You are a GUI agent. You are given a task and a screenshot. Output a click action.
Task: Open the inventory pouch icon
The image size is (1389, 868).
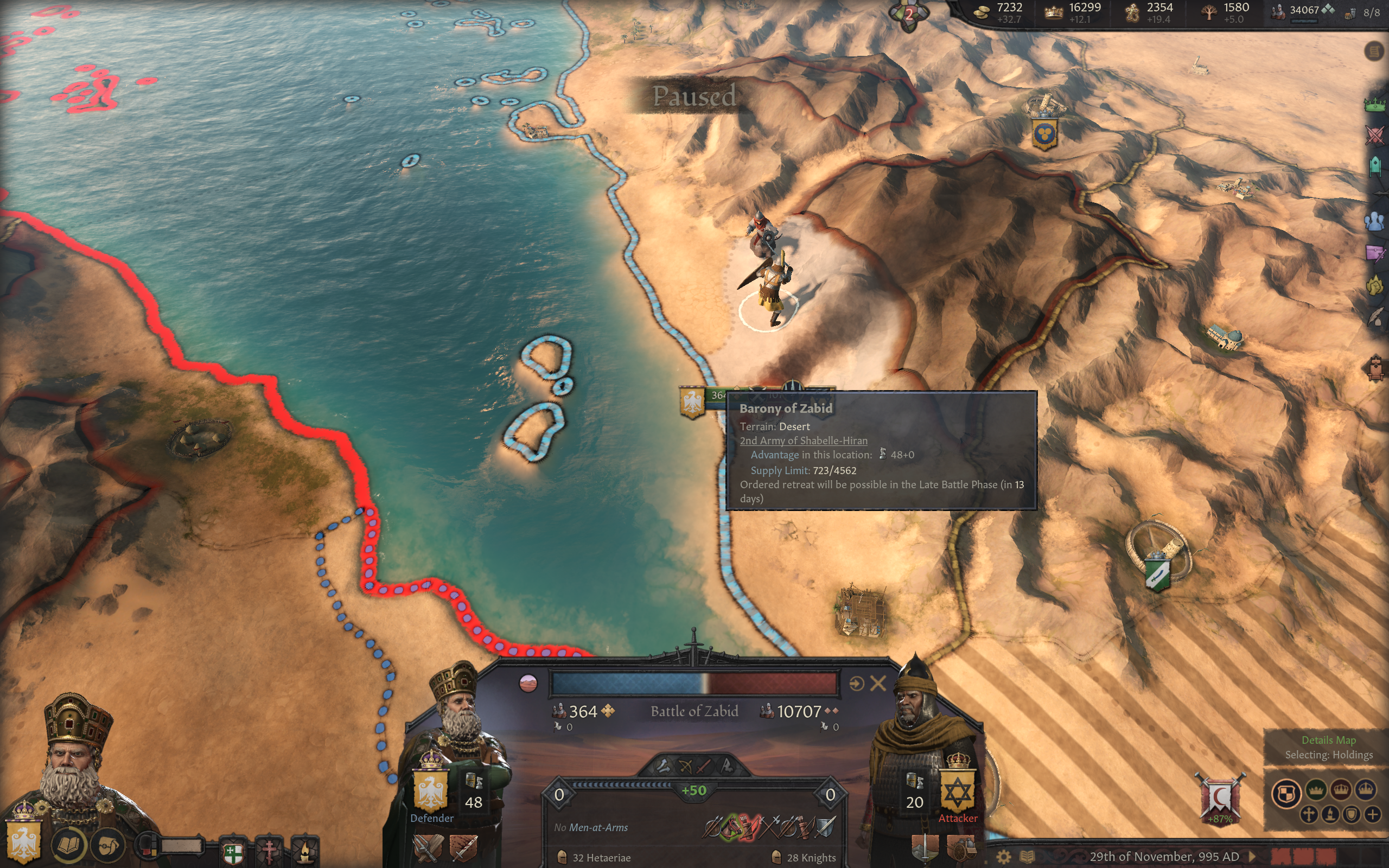[x=108, y=845]
